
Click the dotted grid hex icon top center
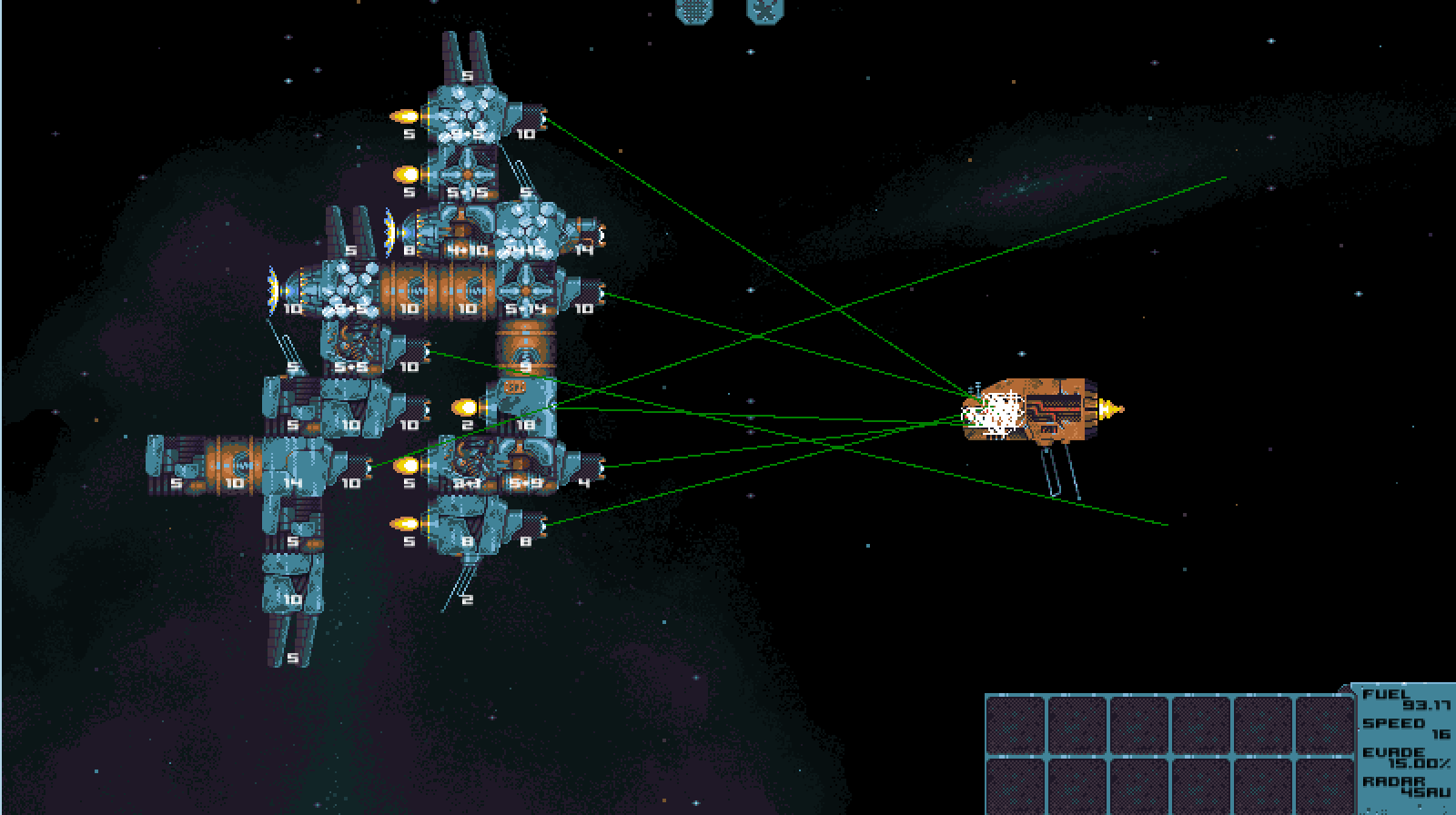(693, 12)
